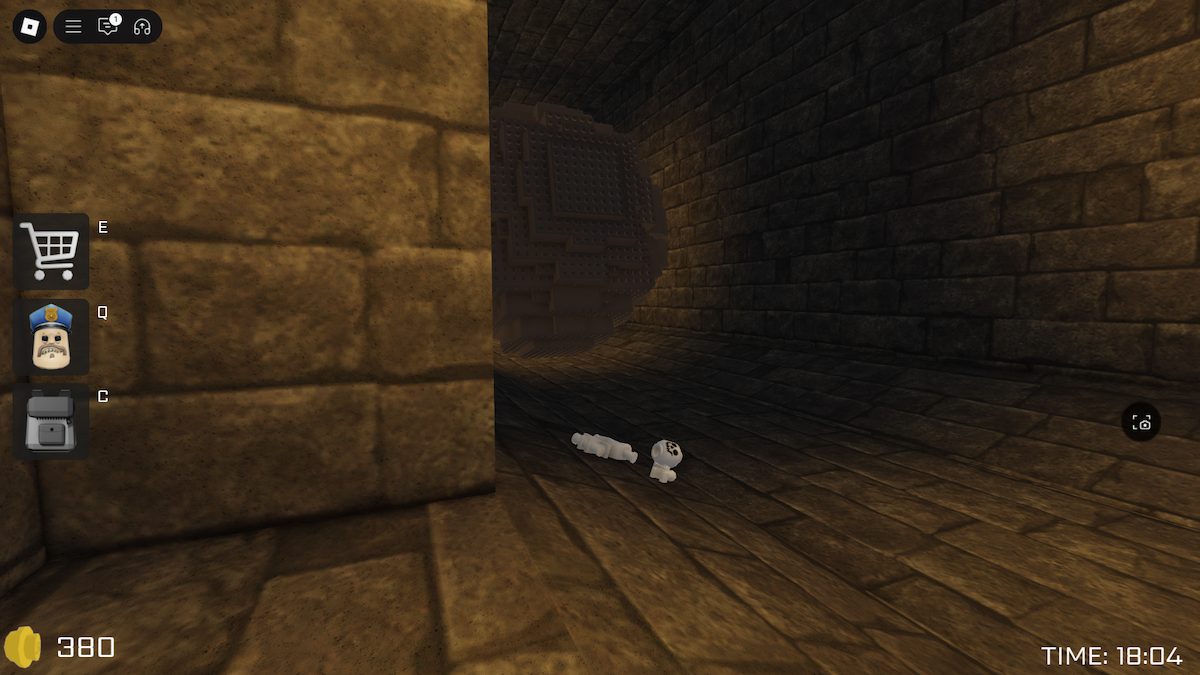The width and height of the screenshot is (1200, 675).
Task: Select the police officer face button
Action: click(x=51, y=337)
